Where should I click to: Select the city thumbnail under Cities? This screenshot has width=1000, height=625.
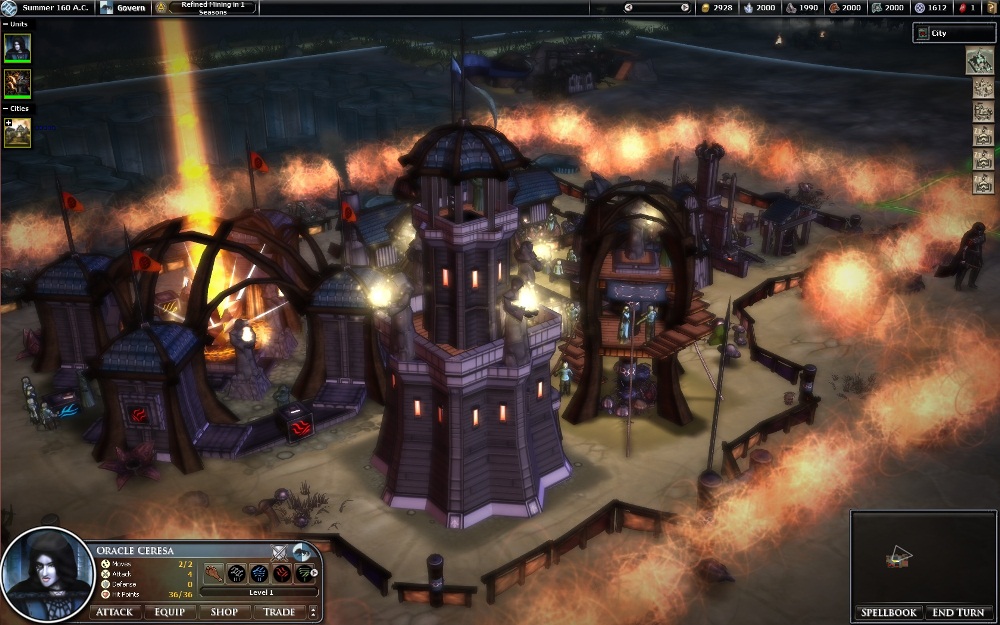[x=18, y=133]
